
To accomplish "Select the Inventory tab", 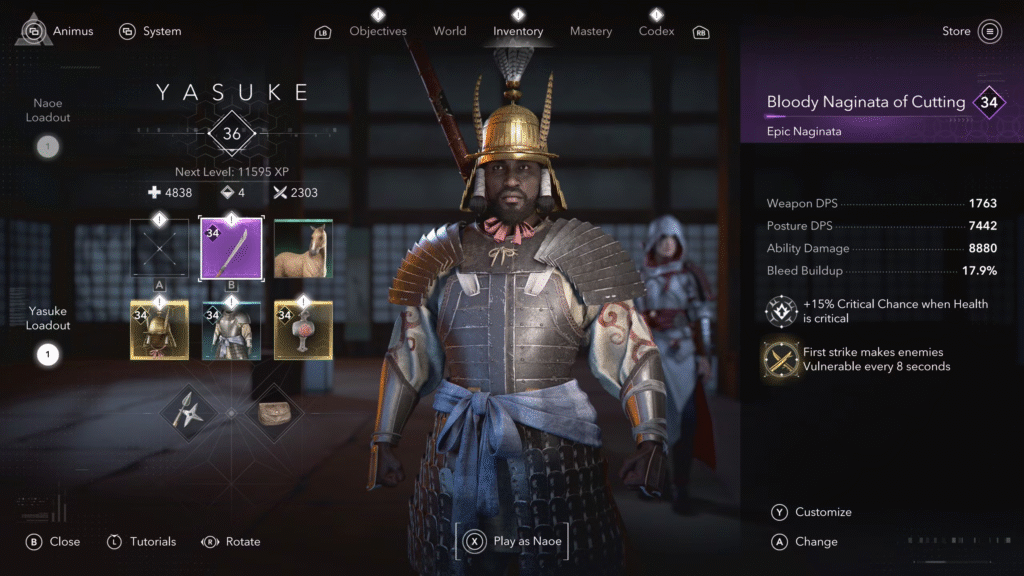I will [x=518, y=31].
